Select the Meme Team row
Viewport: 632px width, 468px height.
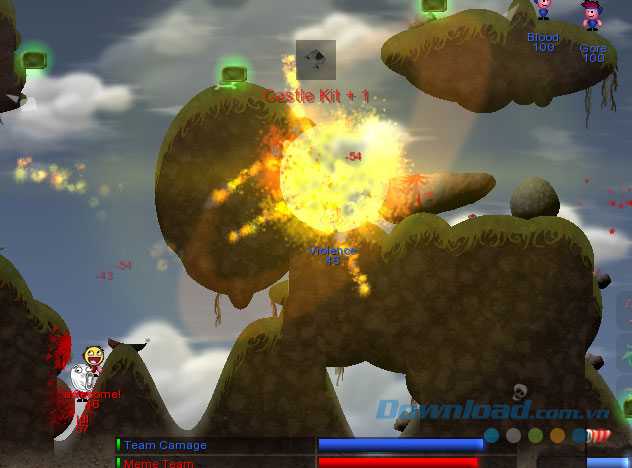(160, 462)
